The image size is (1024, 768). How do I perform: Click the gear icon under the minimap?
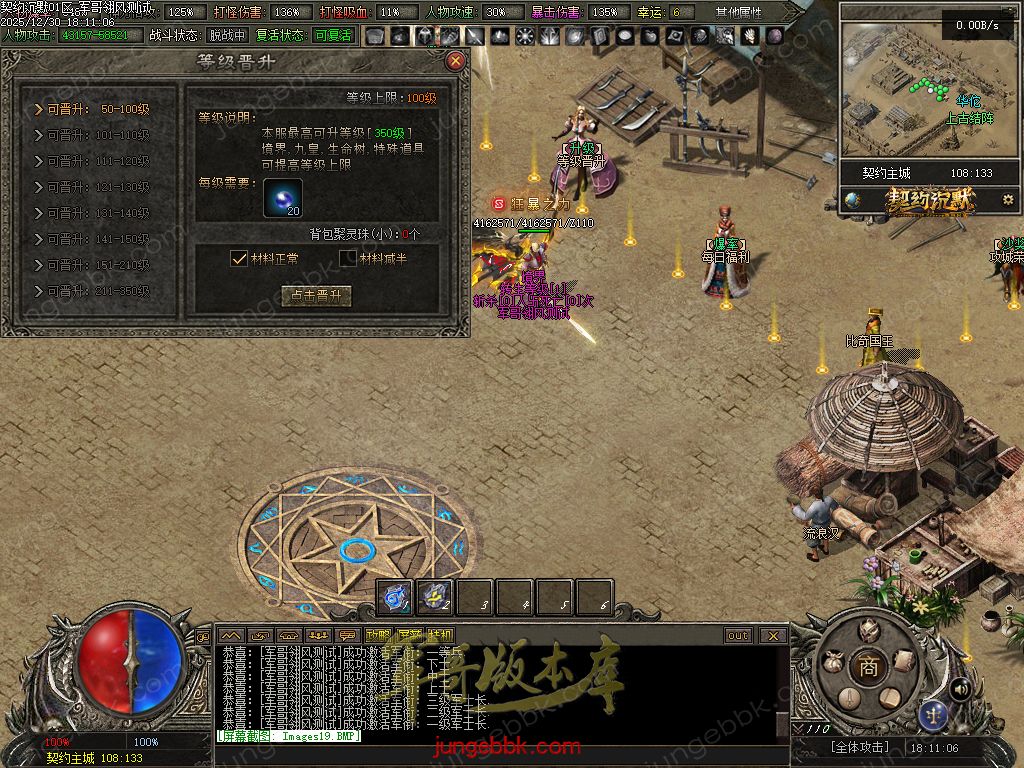click(1007, 200)
